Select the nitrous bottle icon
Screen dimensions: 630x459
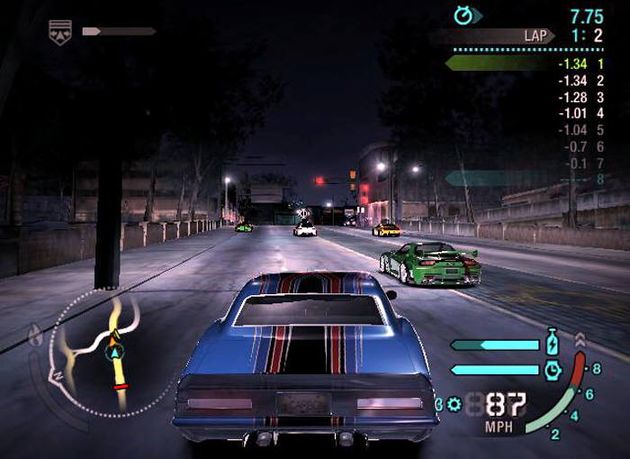tap(553, 344)
